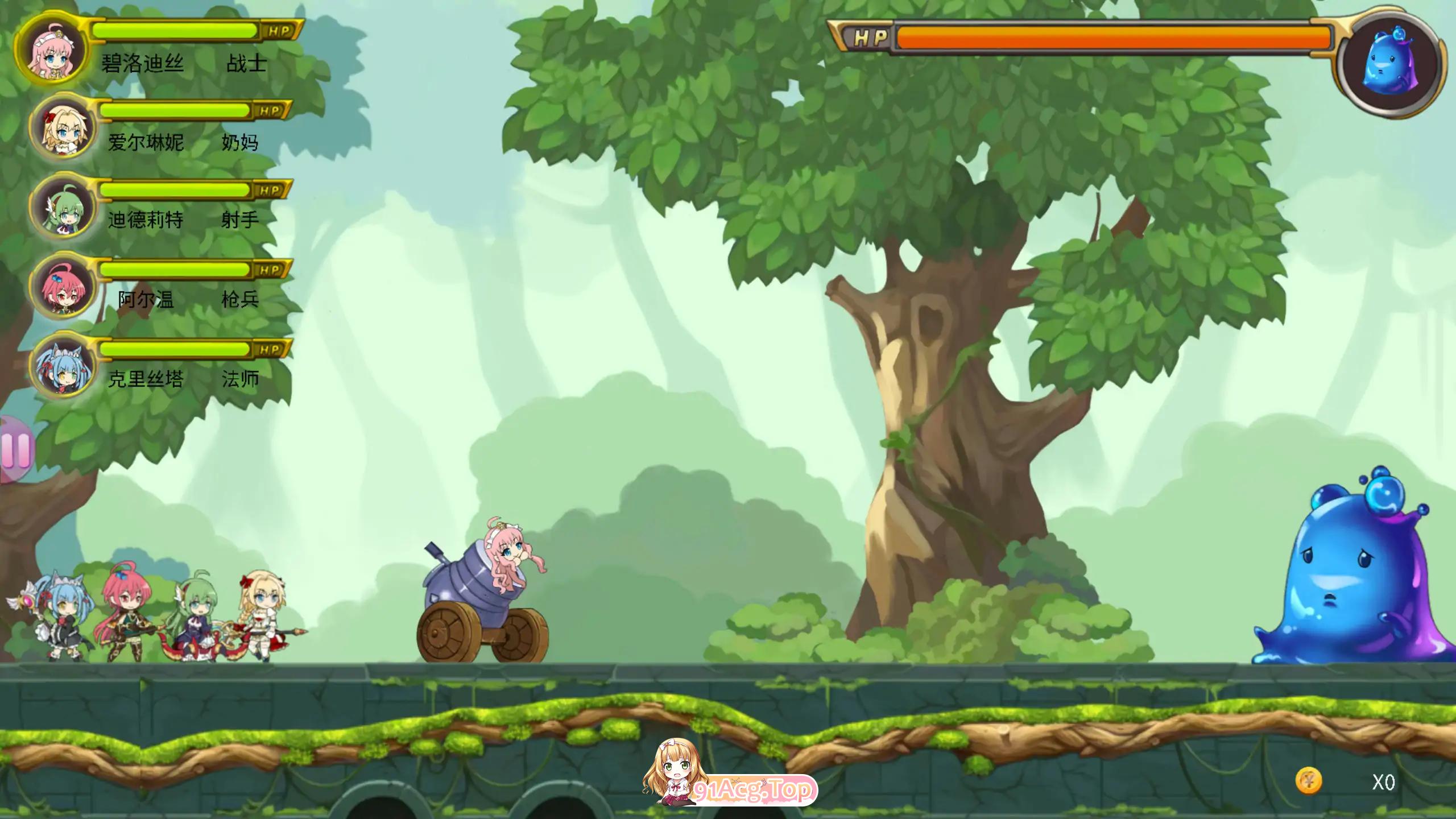Click the gold coin icon
Image resolution: width=1456 pixels, height=819 pixels.
pos(1309,781)
